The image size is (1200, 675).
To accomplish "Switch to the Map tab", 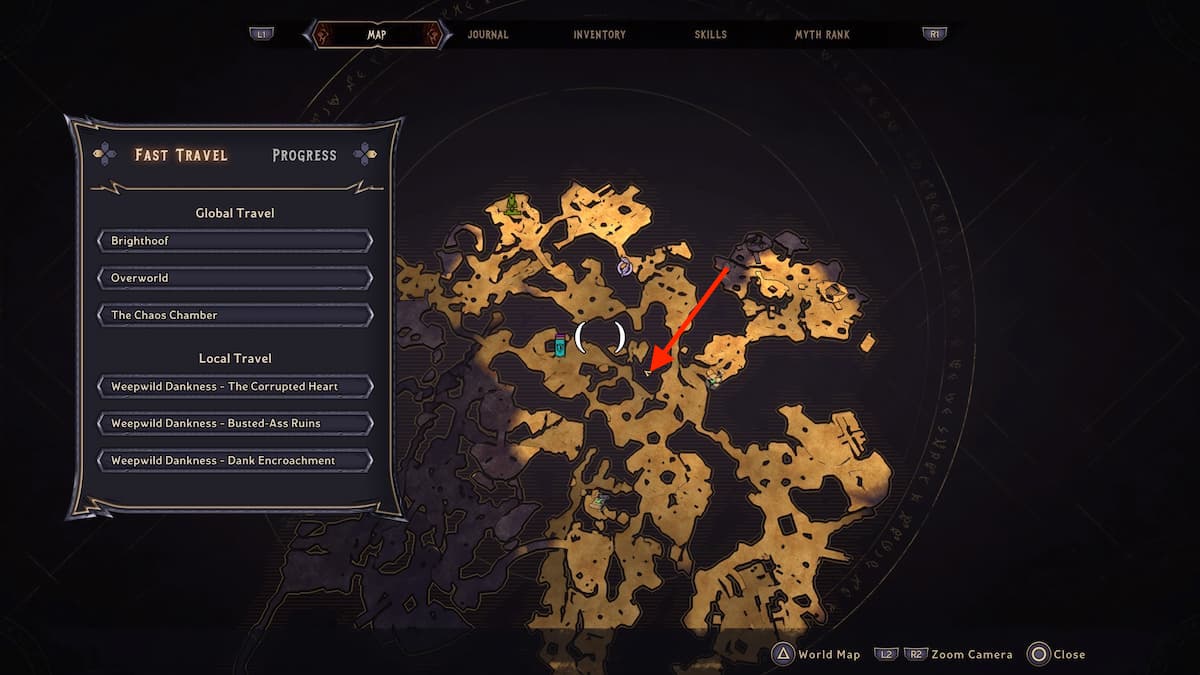I will click(376, 34).
